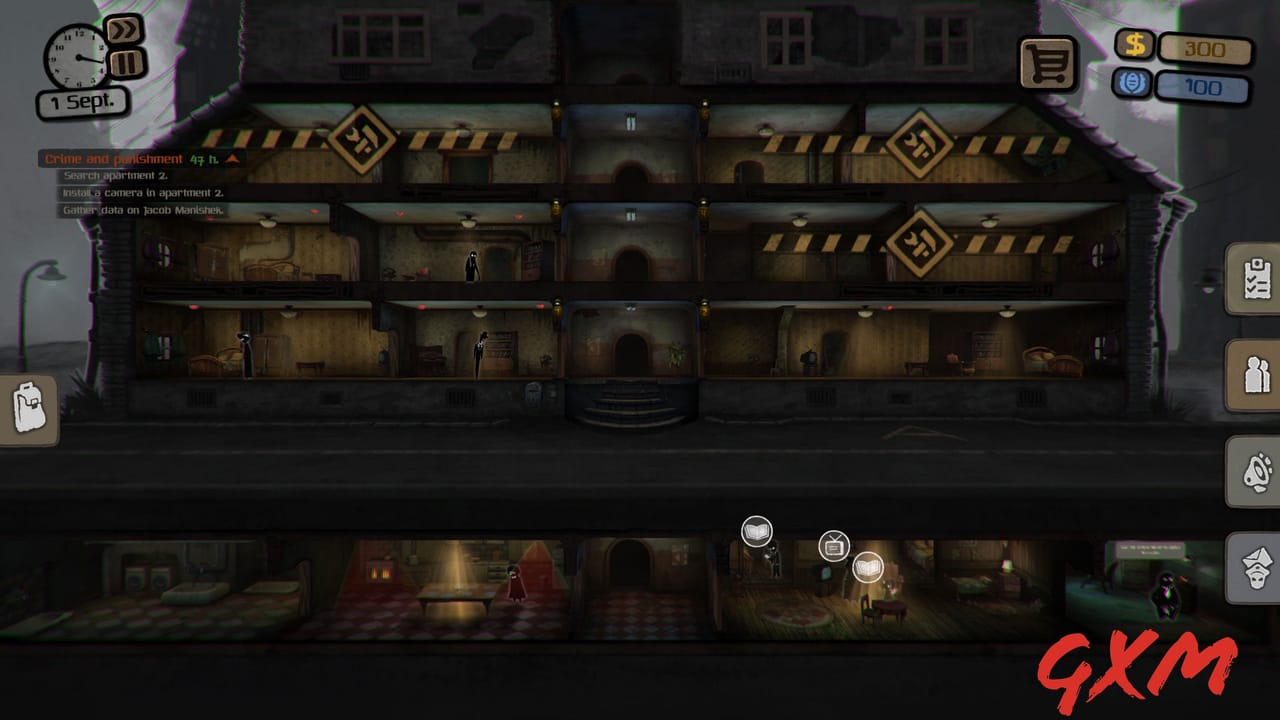Image resolution: width=1280 pixels, height=720 pixels.
Task: Click the dollar icon on the money counter
Action: coord(1134,44)
